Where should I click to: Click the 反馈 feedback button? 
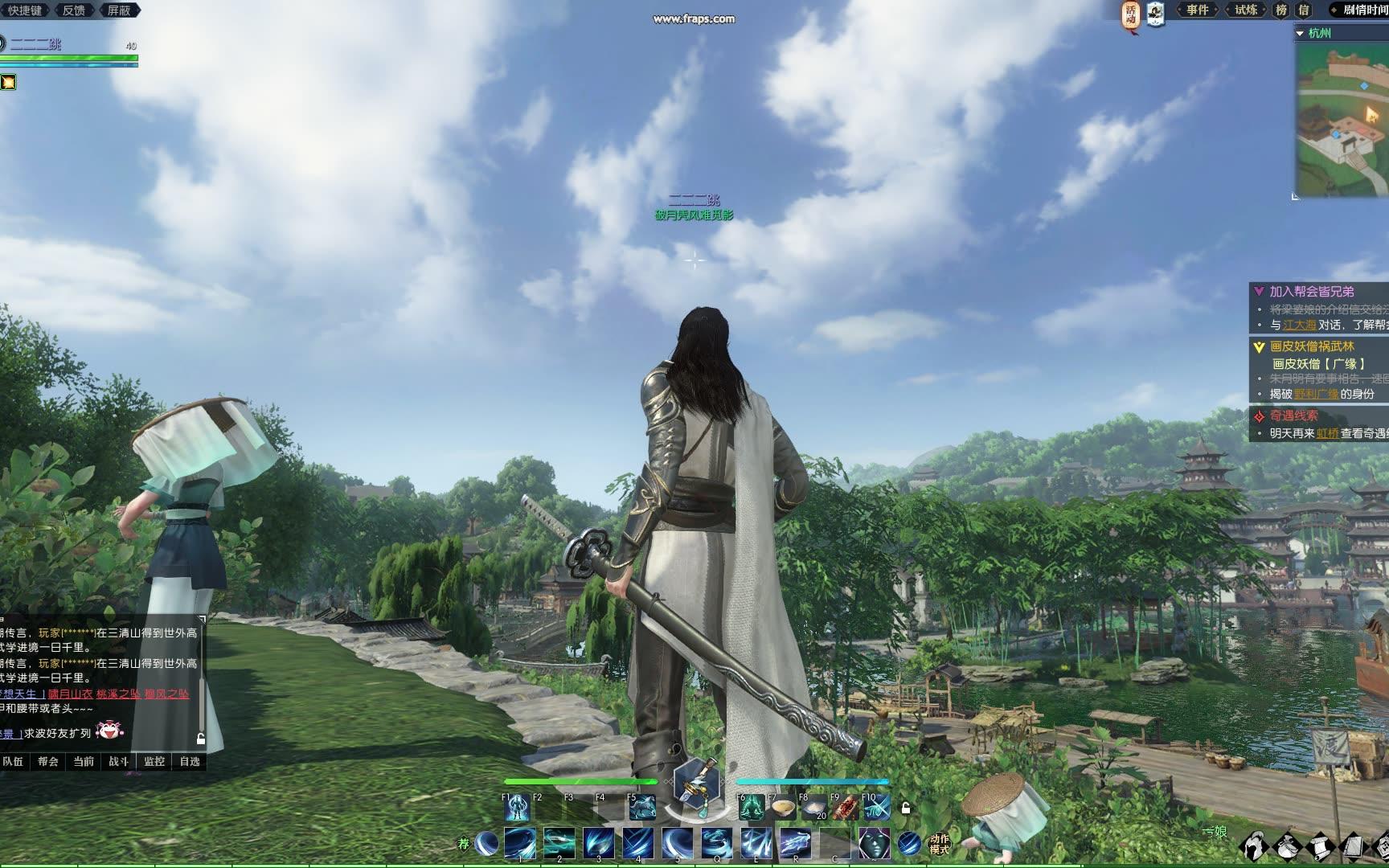pyautogui.click(x=74, y=10)
